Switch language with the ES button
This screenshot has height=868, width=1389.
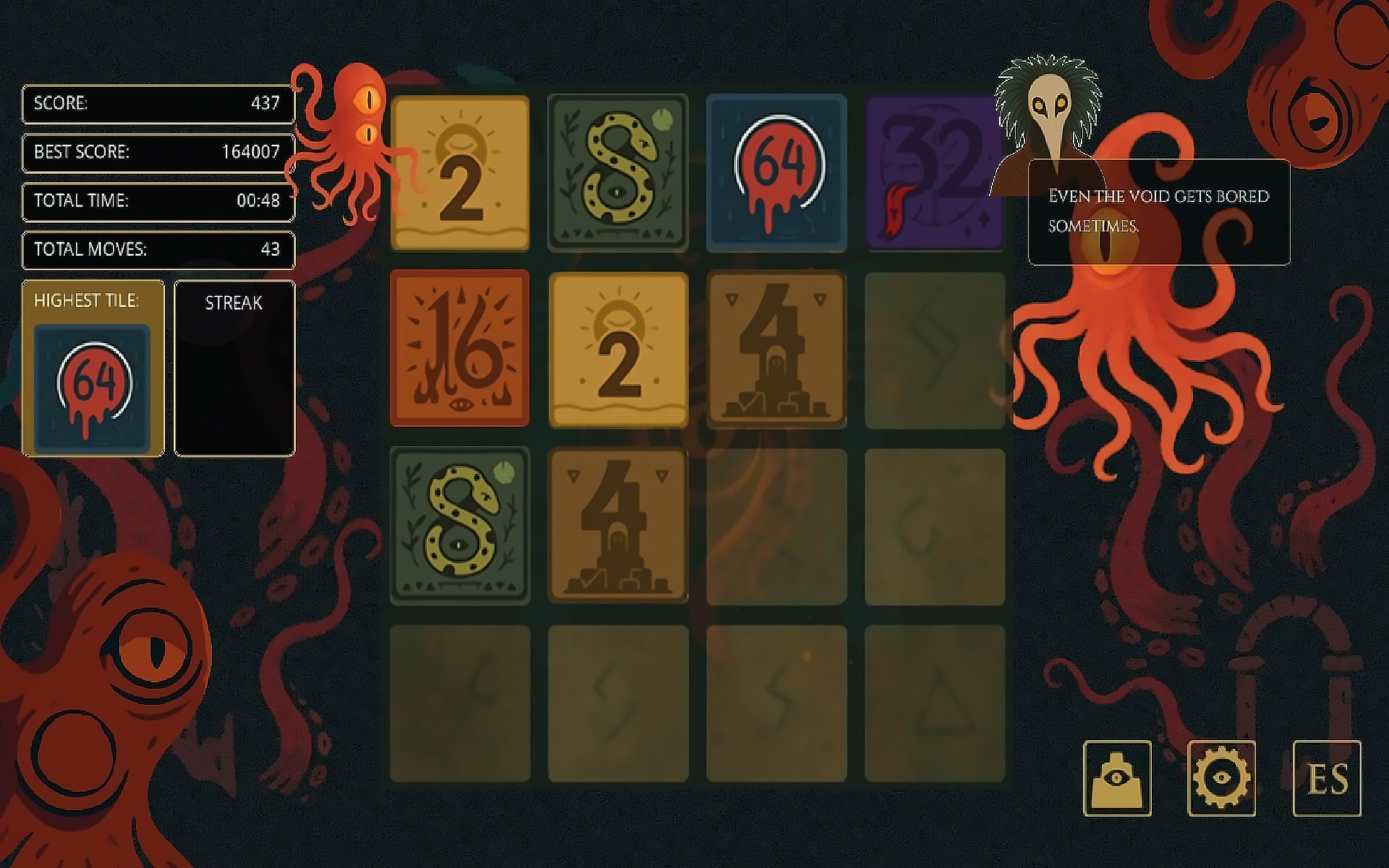coord(1326,778)
